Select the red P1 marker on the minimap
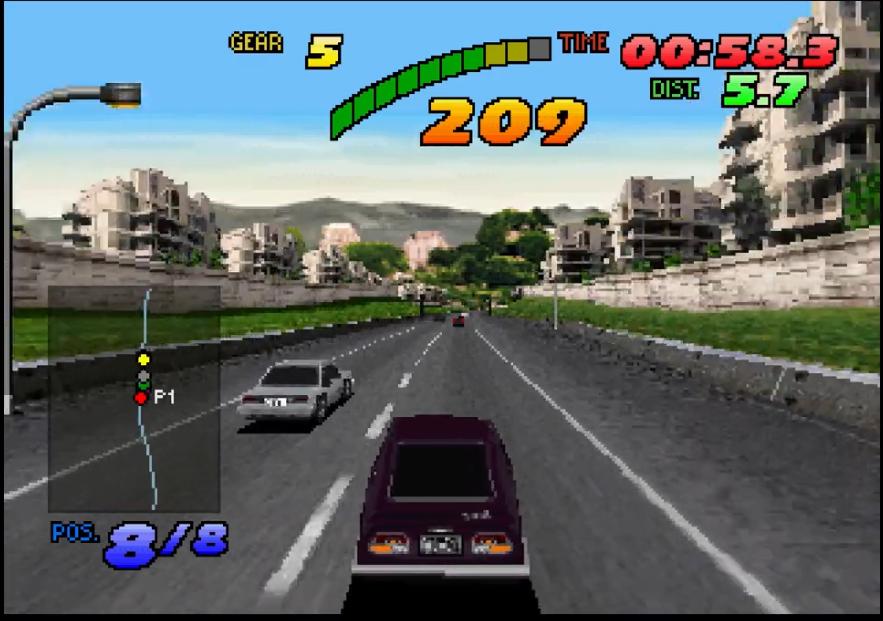 coord(141,398)
